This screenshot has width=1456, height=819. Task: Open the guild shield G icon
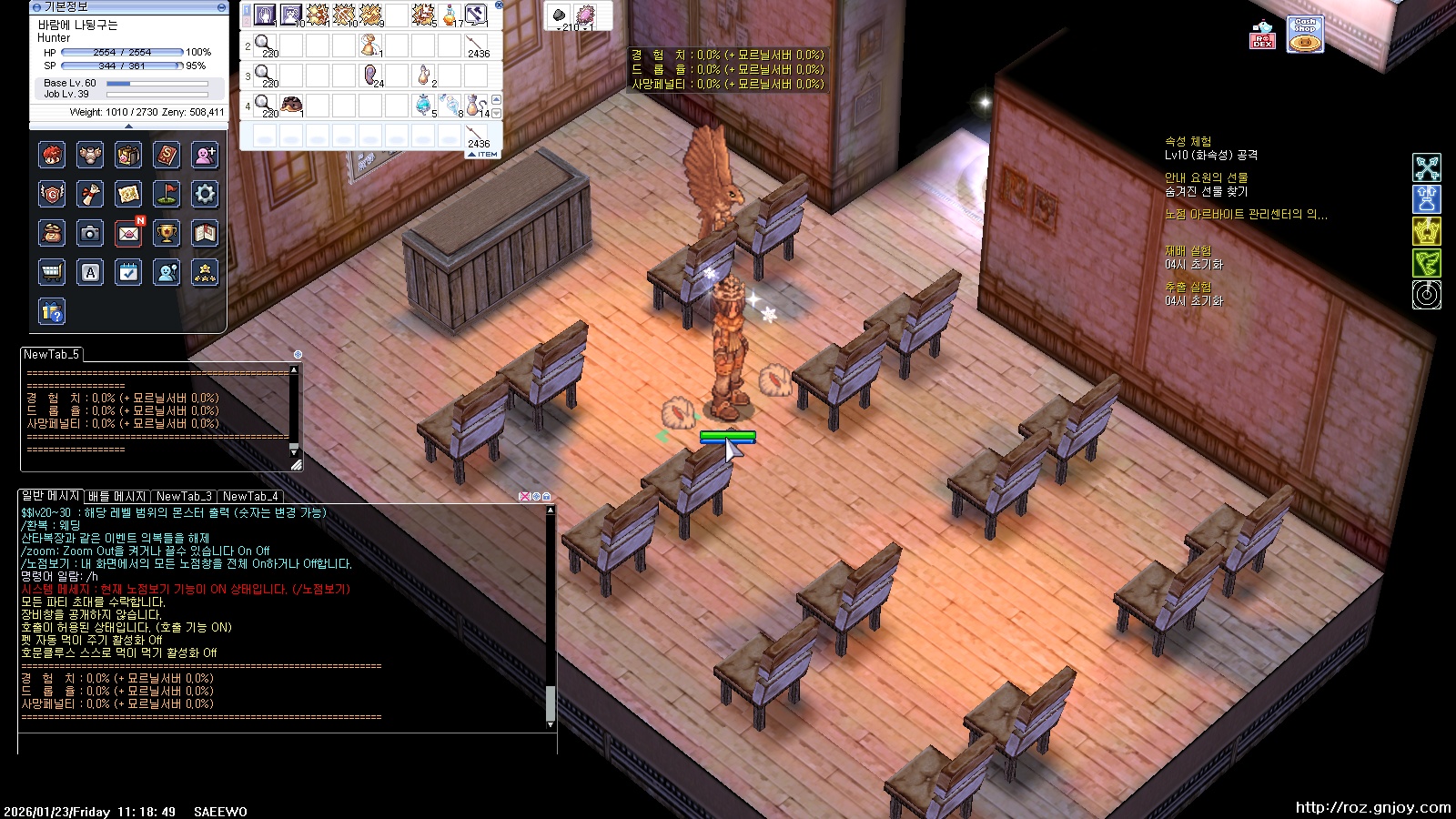tap(52, 194)
